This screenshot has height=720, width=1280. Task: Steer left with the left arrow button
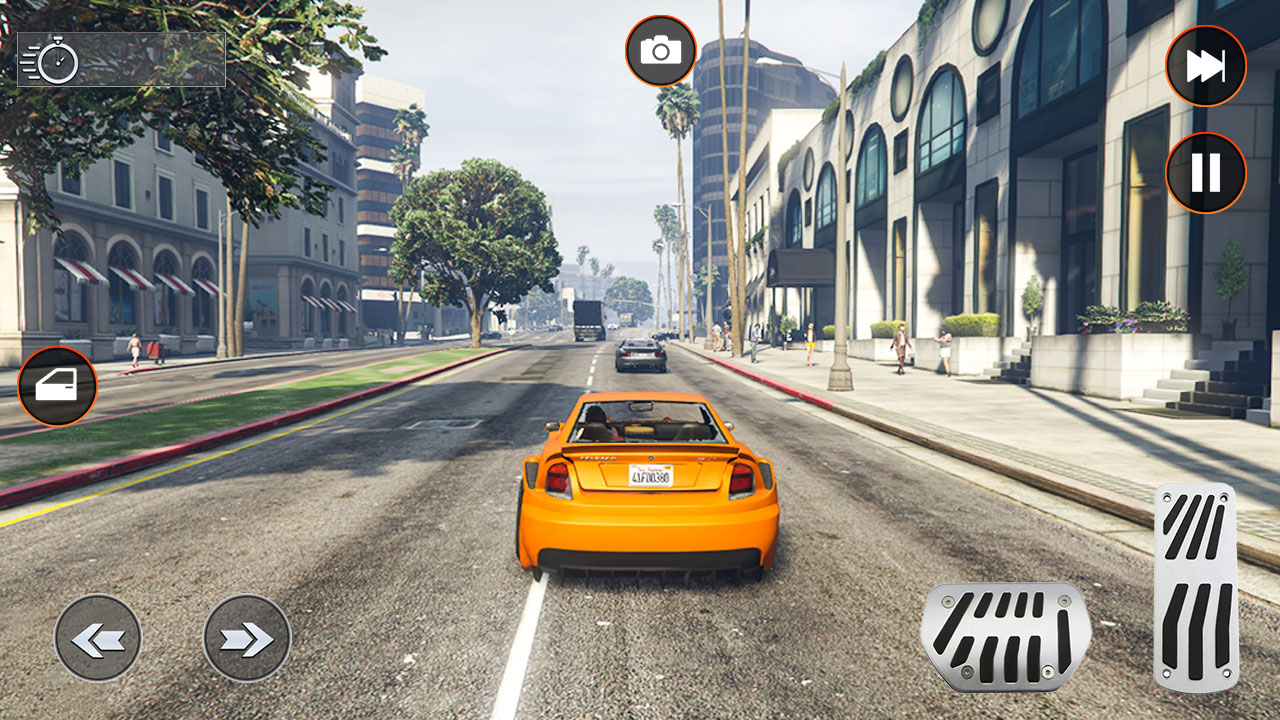click(98, 638)
